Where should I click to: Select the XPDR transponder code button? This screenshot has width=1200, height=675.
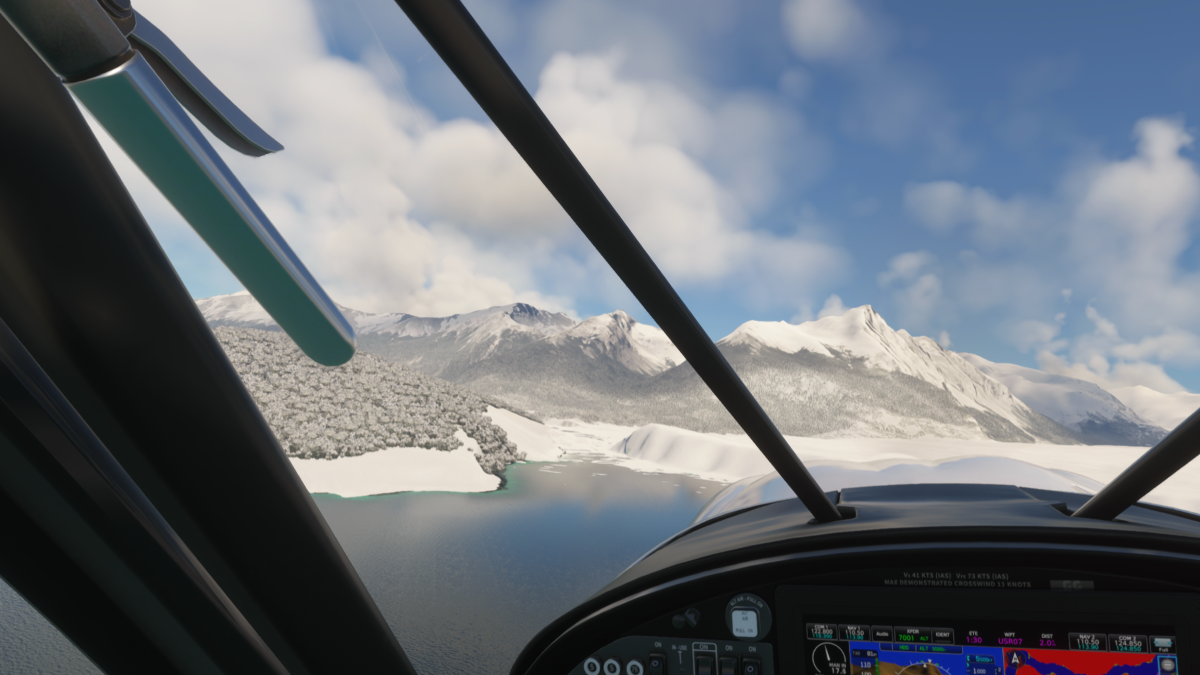[912, 634]
